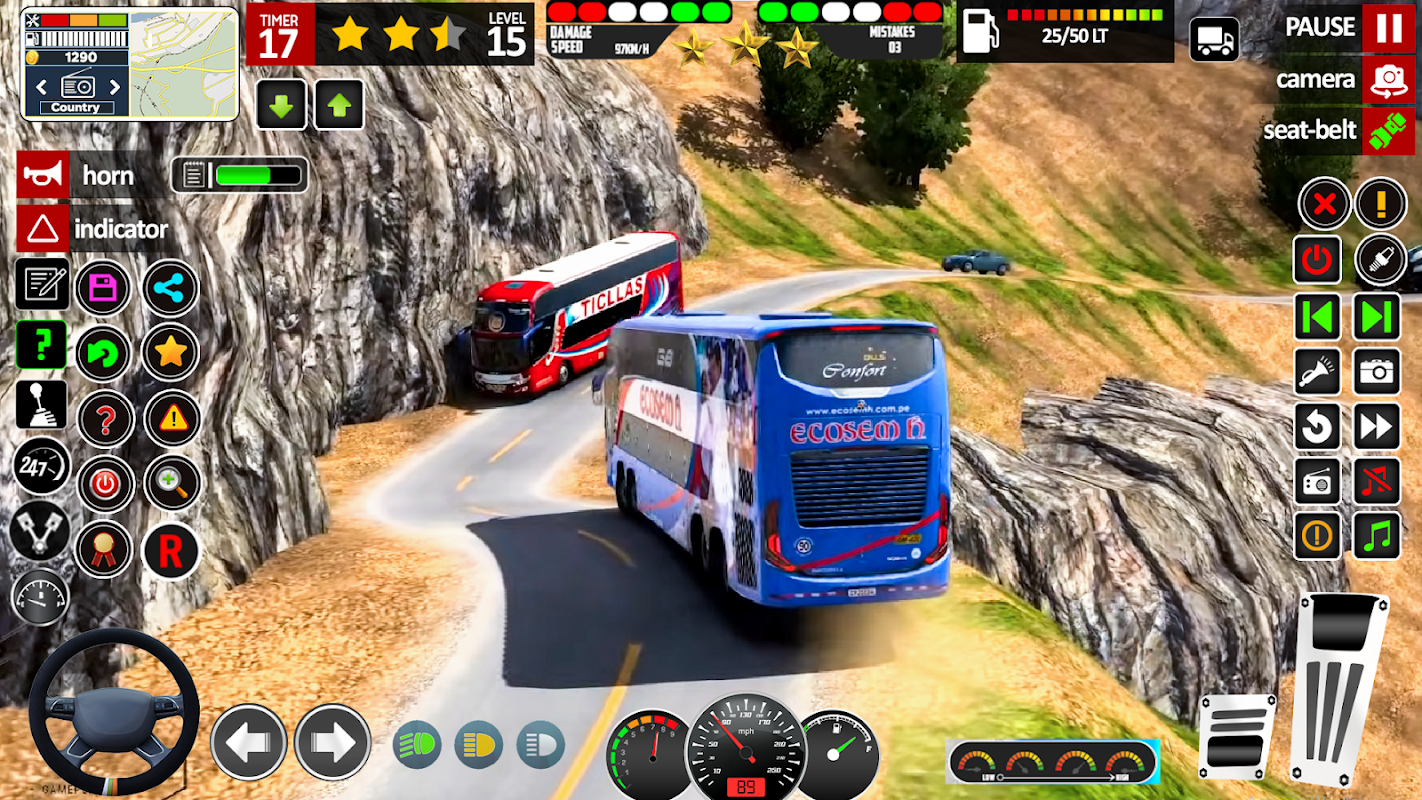Screen dimensions: 1422x800
Task: Apply the brake pedal
Action: (x=1237, y=736)
